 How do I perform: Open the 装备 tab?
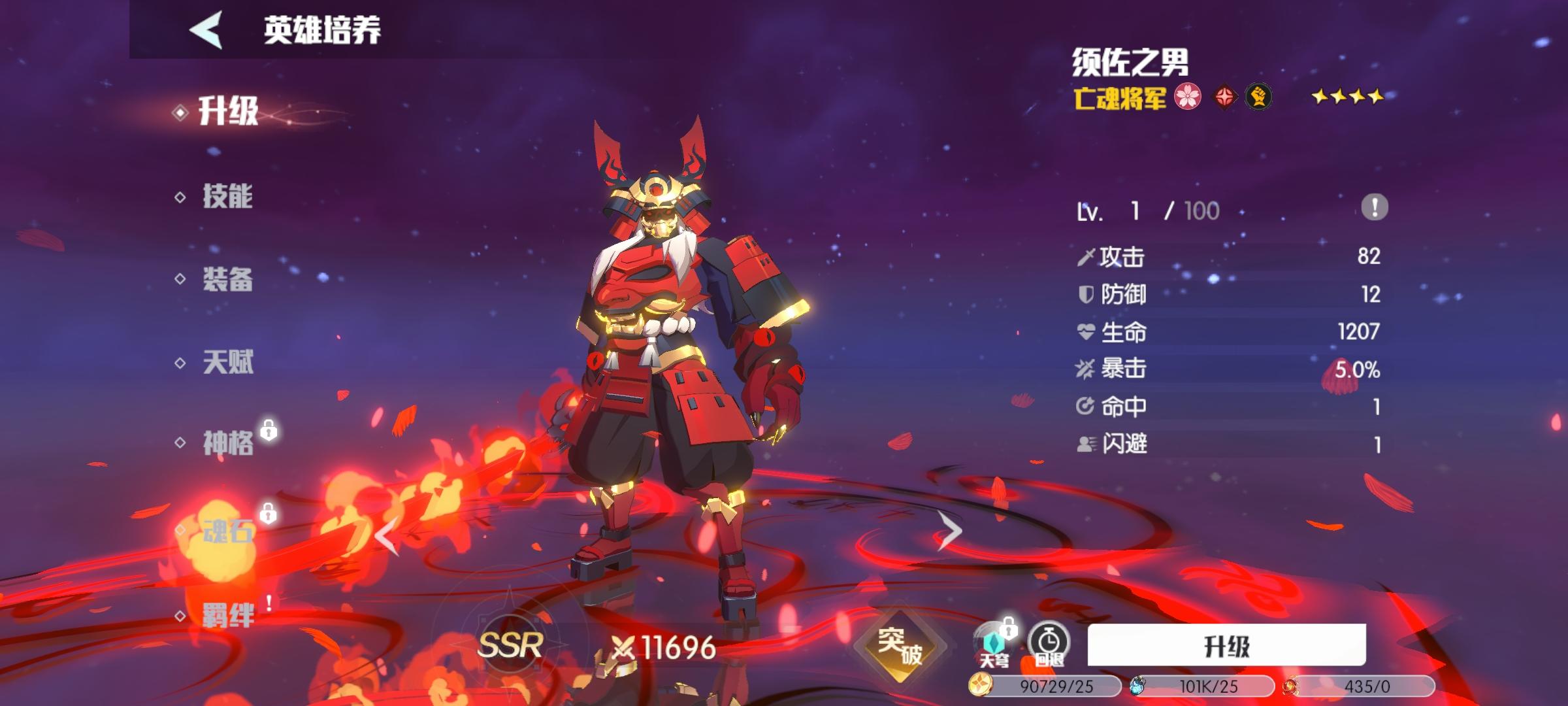[227, 279]
